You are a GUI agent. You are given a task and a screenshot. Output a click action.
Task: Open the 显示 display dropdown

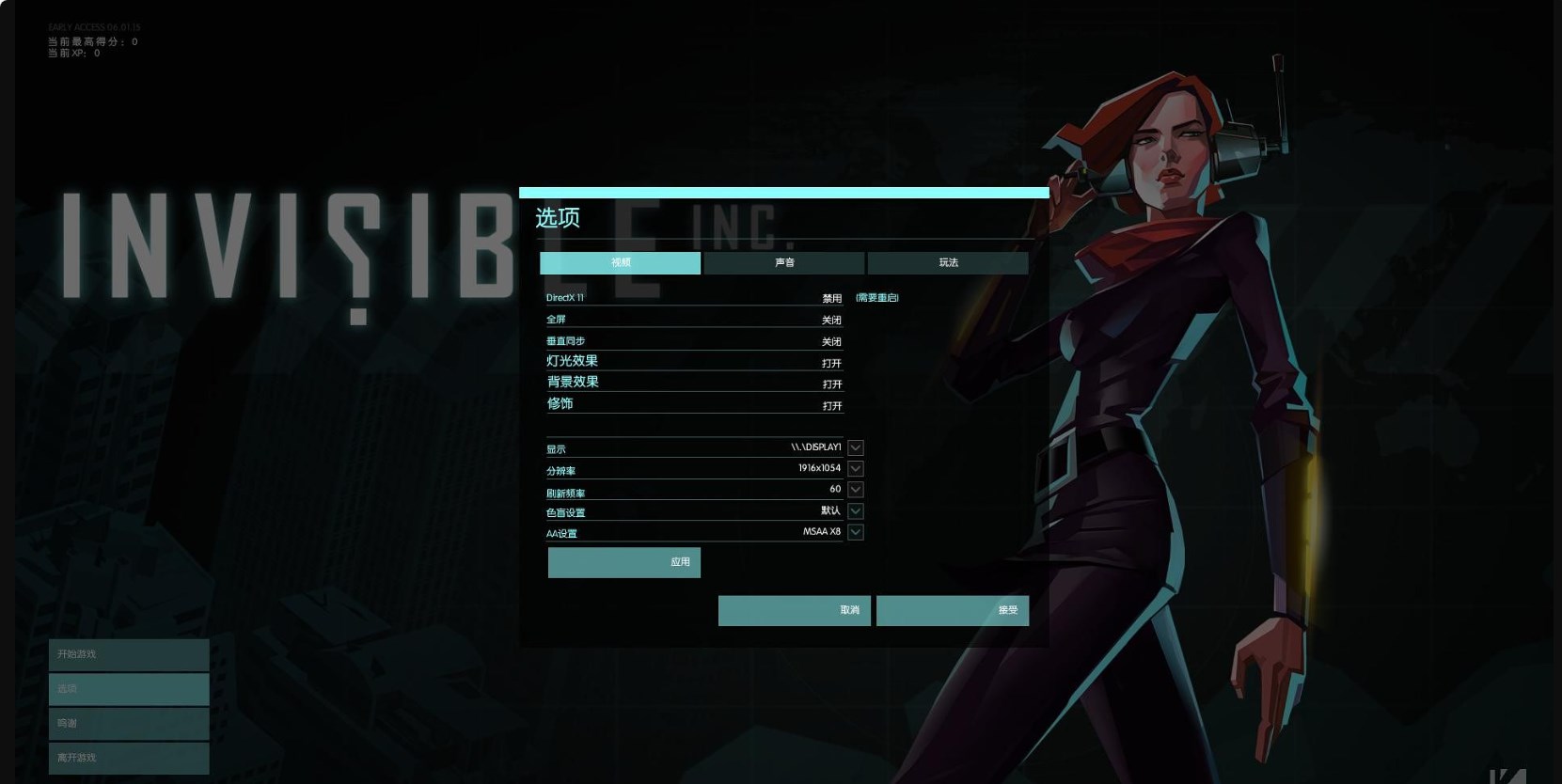[855, 447]
